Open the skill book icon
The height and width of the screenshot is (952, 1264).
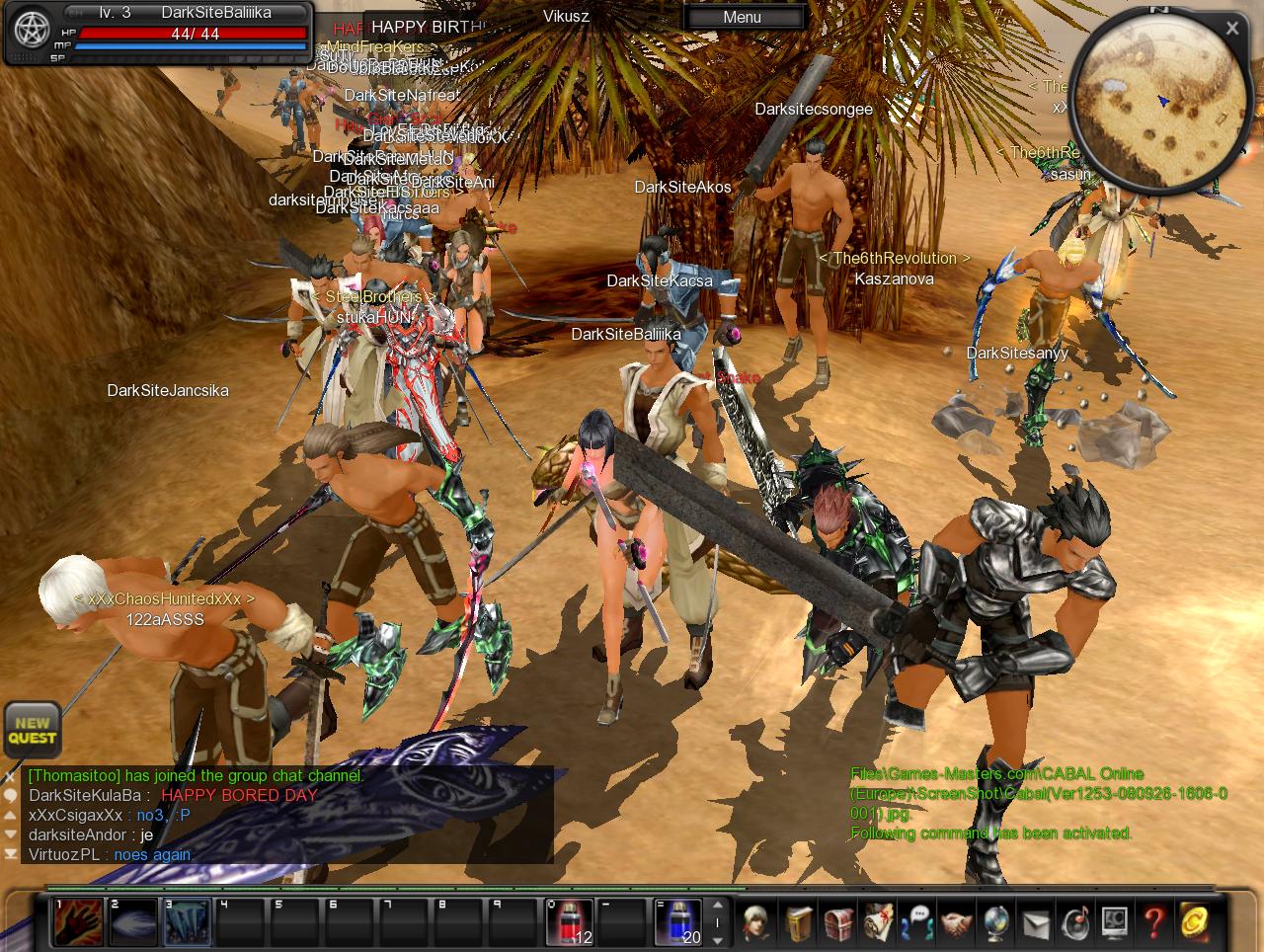click(x=799, y=922)
